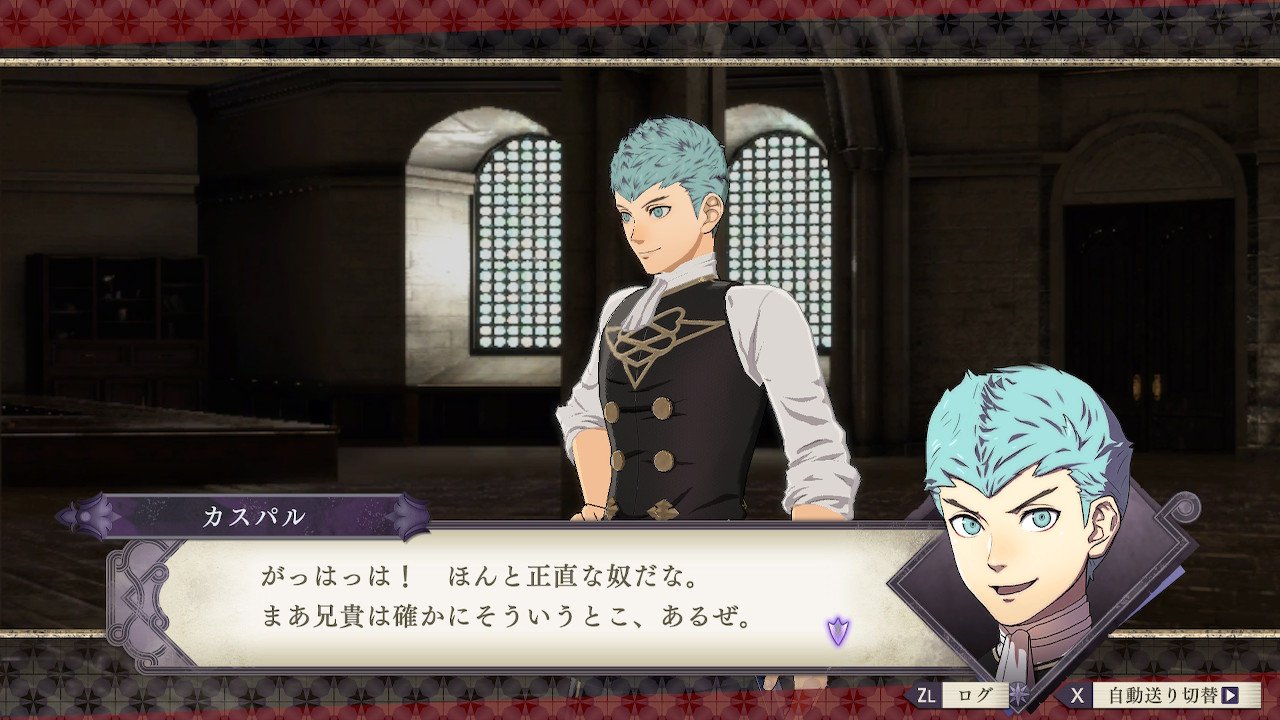Toggle auto-advance with 自動送り切替
The width and height of the screenshot is (1280, 720).
[x=1162, y=692]
